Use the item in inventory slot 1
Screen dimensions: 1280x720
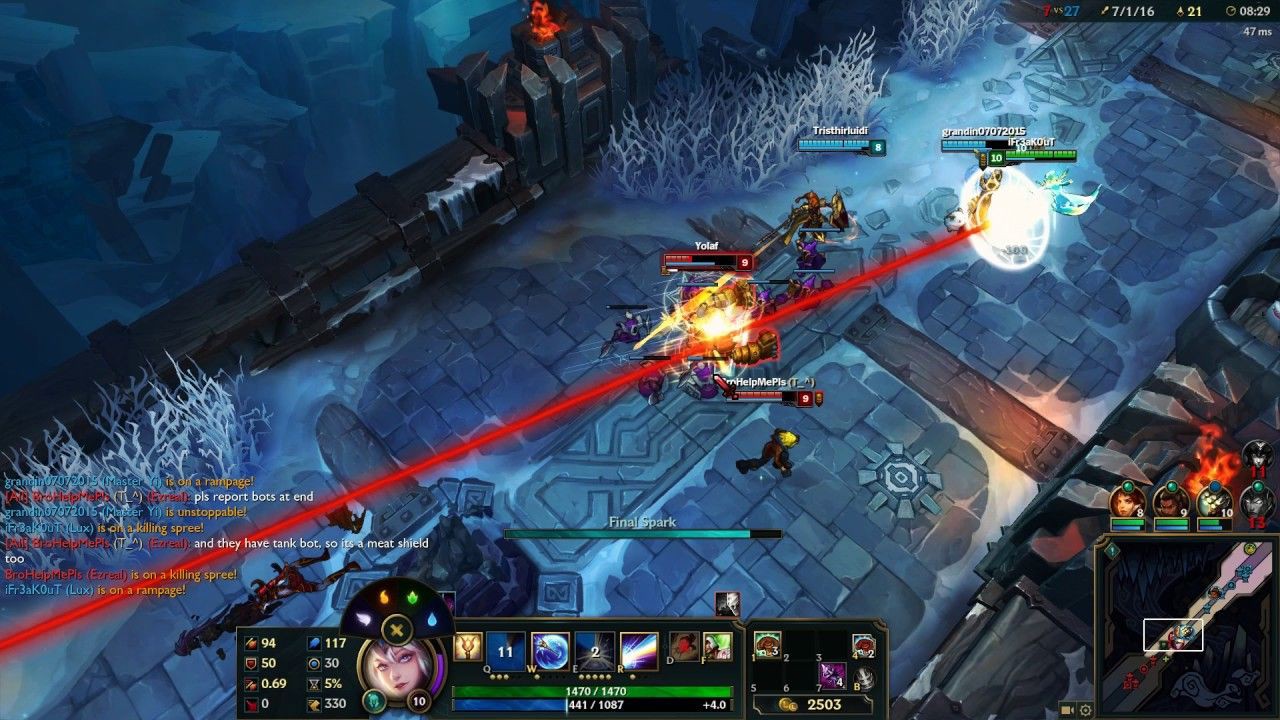(768, 645)
